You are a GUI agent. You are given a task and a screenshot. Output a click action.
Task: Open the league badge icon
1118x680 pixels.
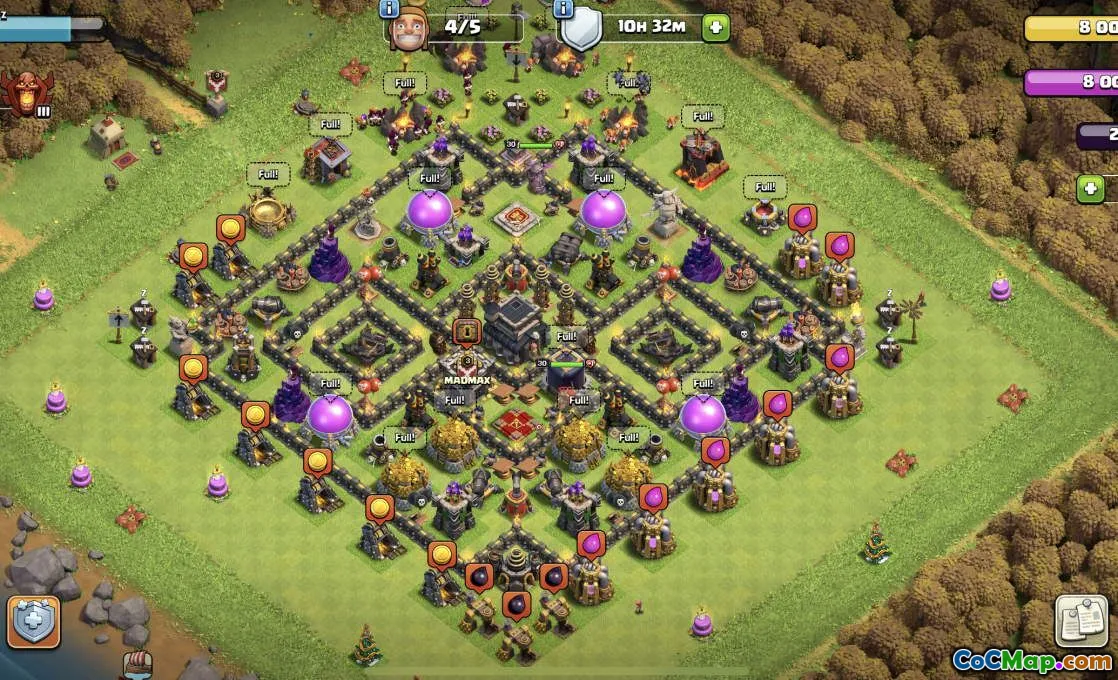(24, 93)
